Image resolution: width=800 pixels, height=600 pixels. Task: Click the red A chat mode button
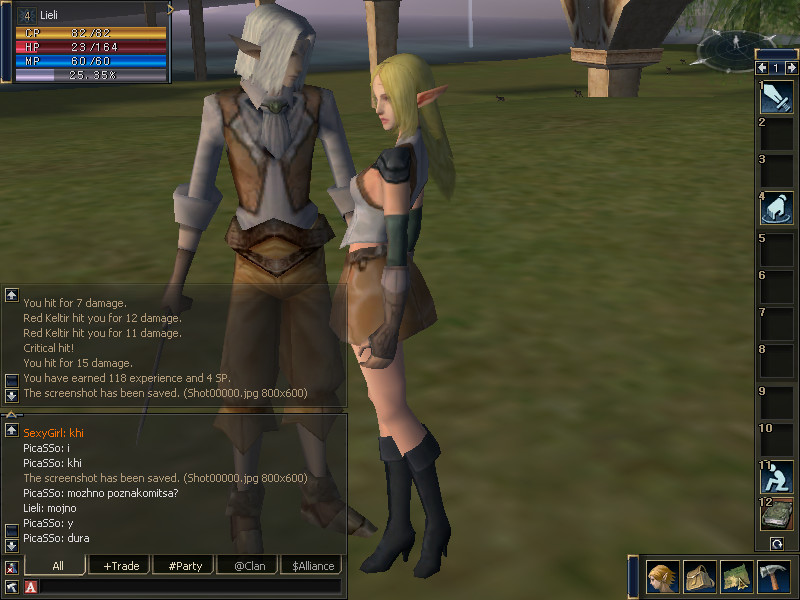[31, 587]
